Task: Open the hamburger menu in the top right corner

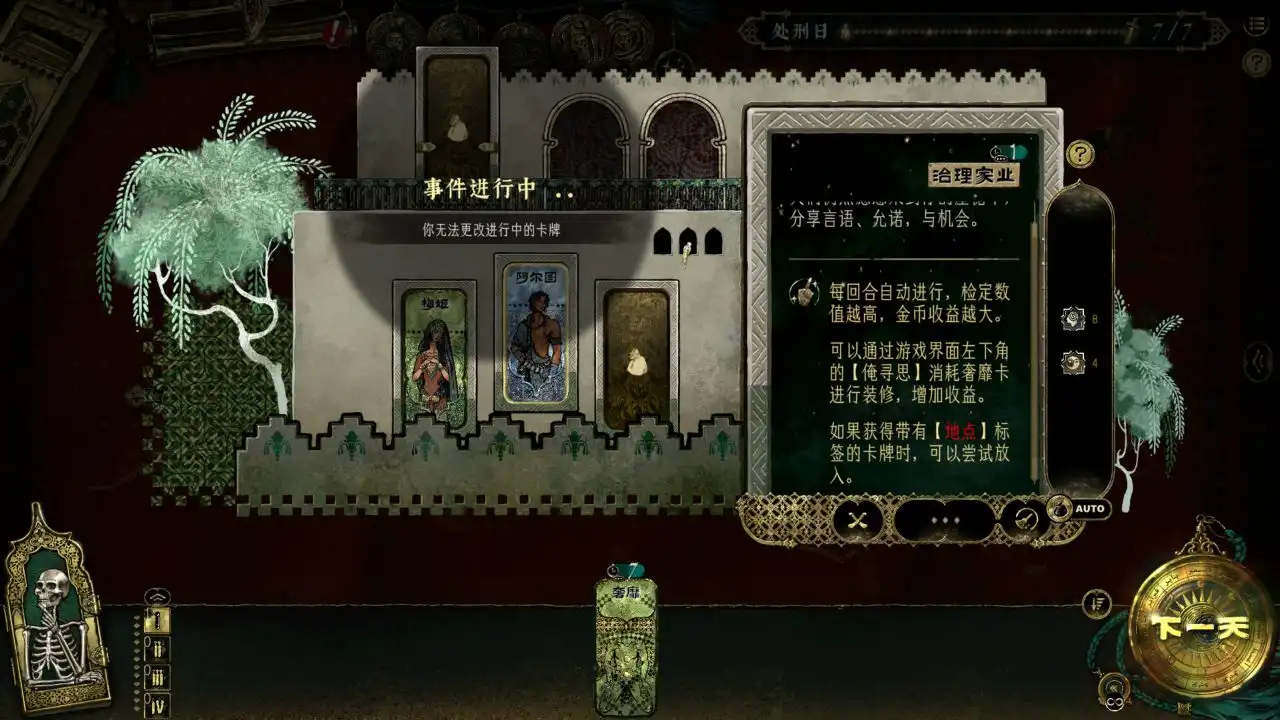Action: point(1258,24)
